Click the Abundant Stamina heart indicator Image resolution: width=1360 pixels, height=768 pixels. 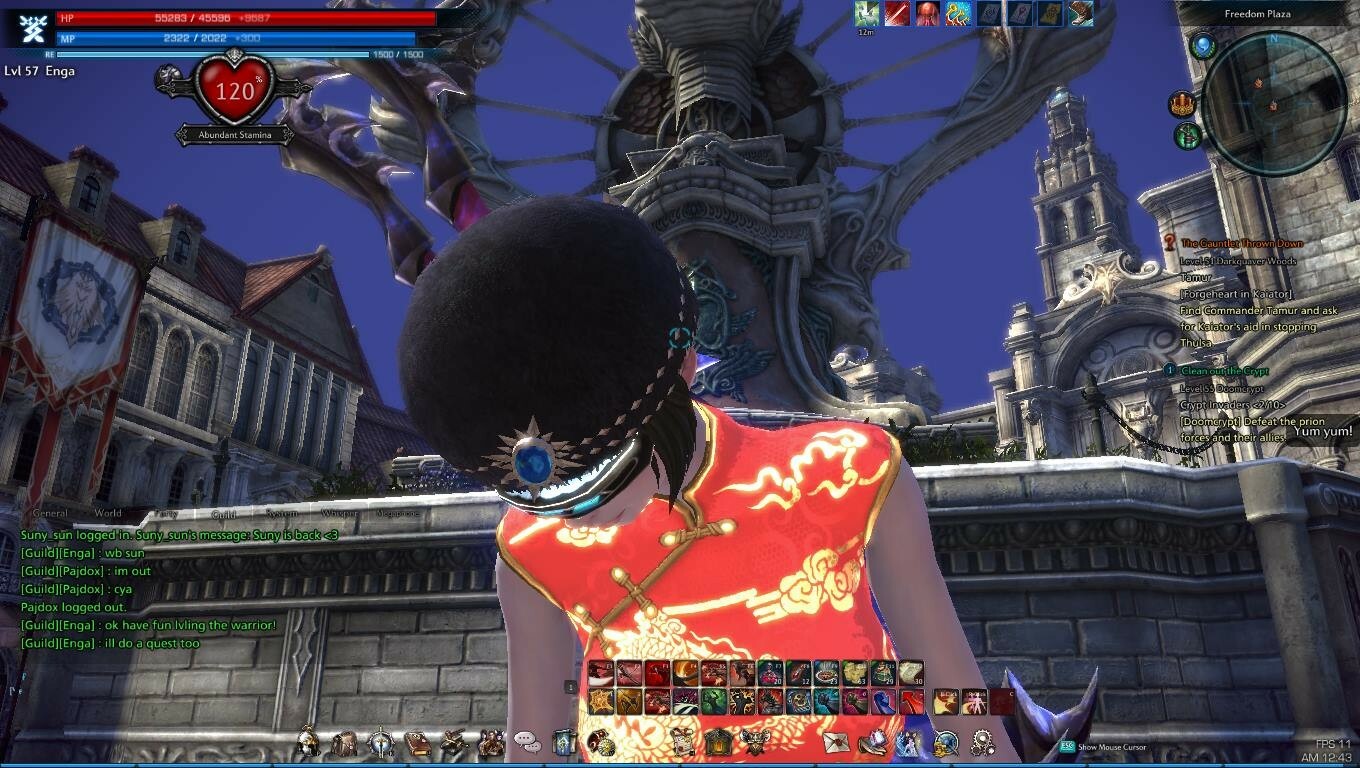click(235, 93)
